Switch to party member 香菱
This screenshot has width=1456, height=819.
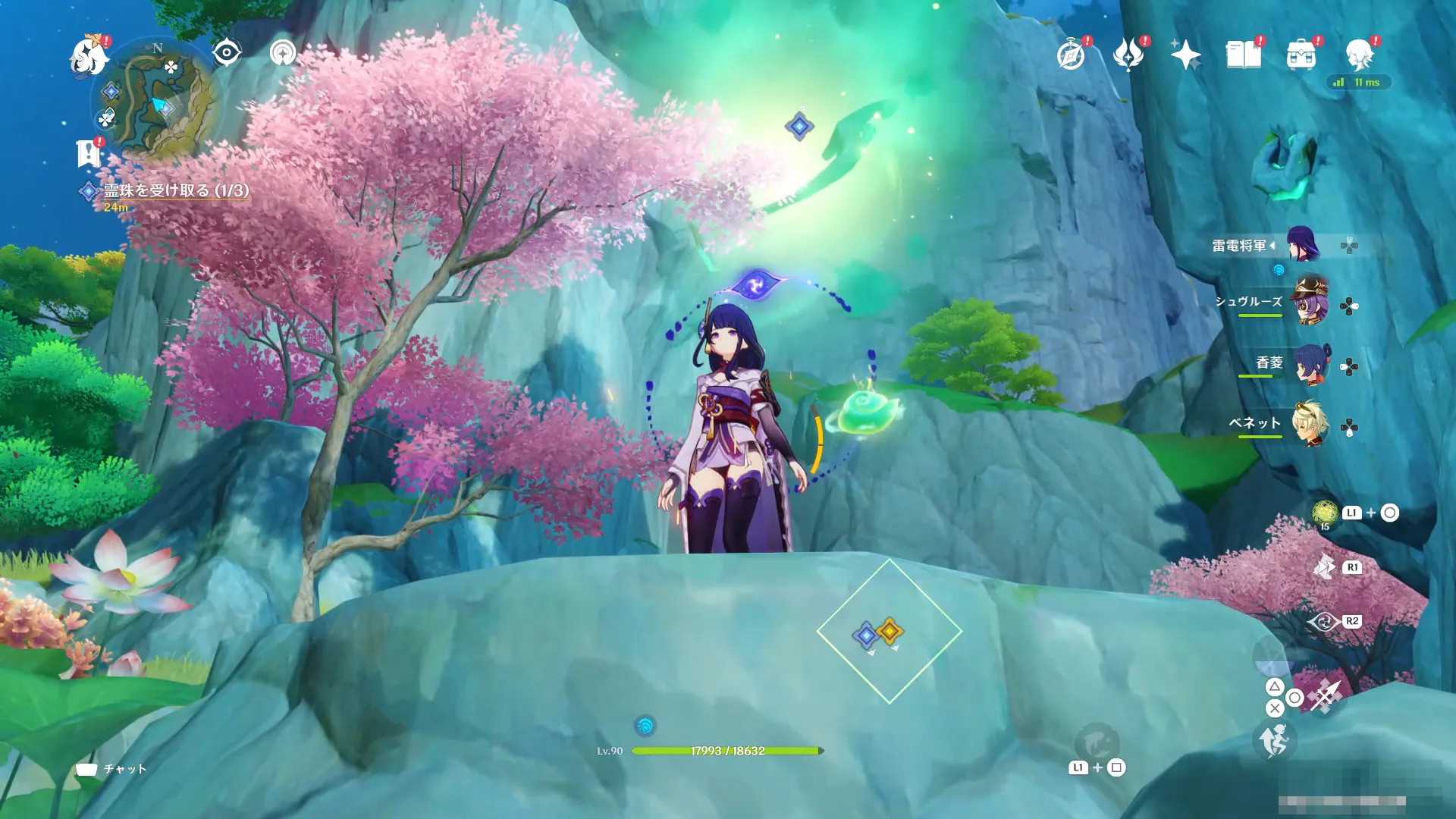(x=1310, y=365)
